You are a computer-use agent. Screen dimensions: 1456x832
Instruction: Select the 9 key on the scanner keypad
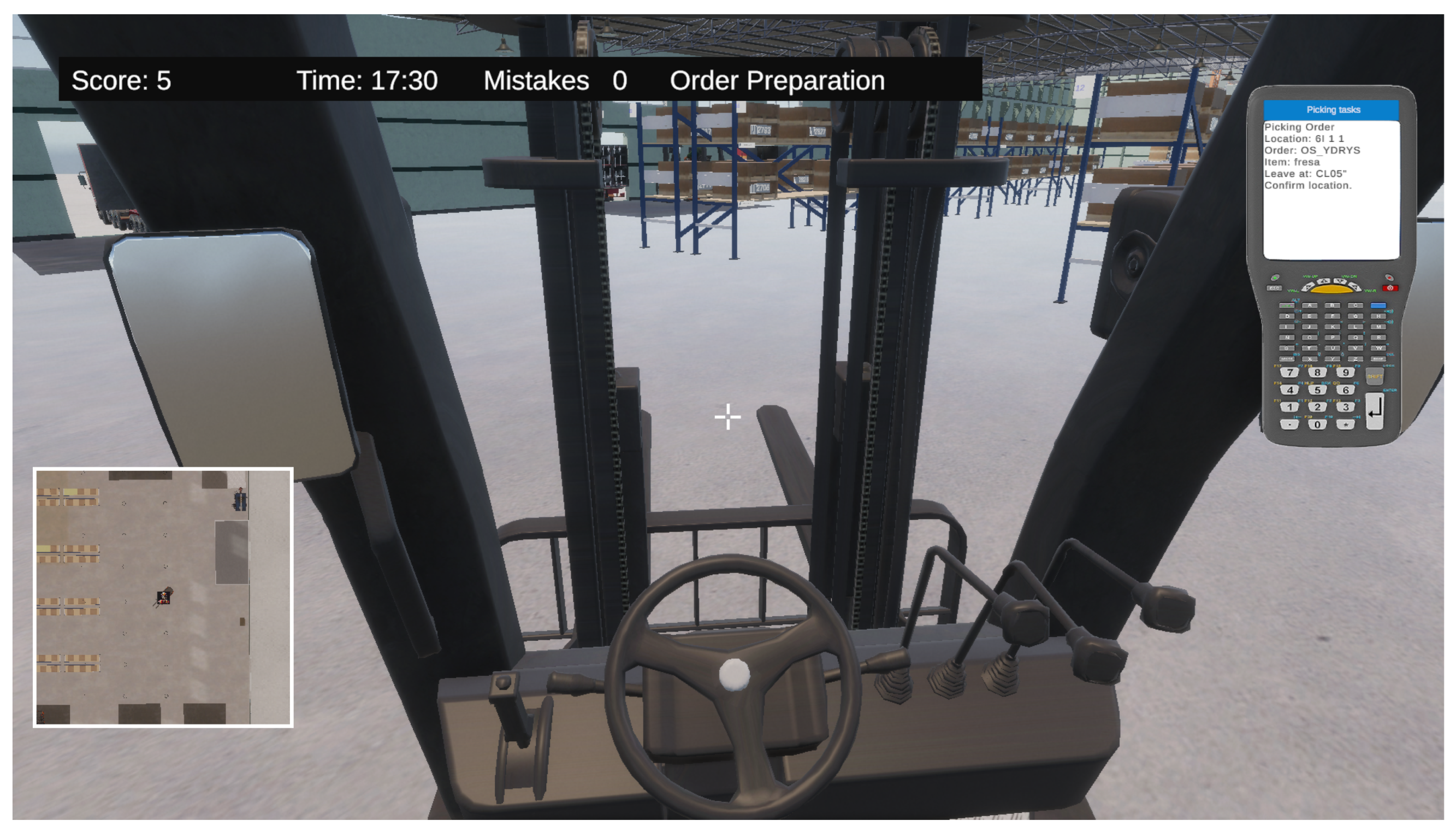point(1345,373)
